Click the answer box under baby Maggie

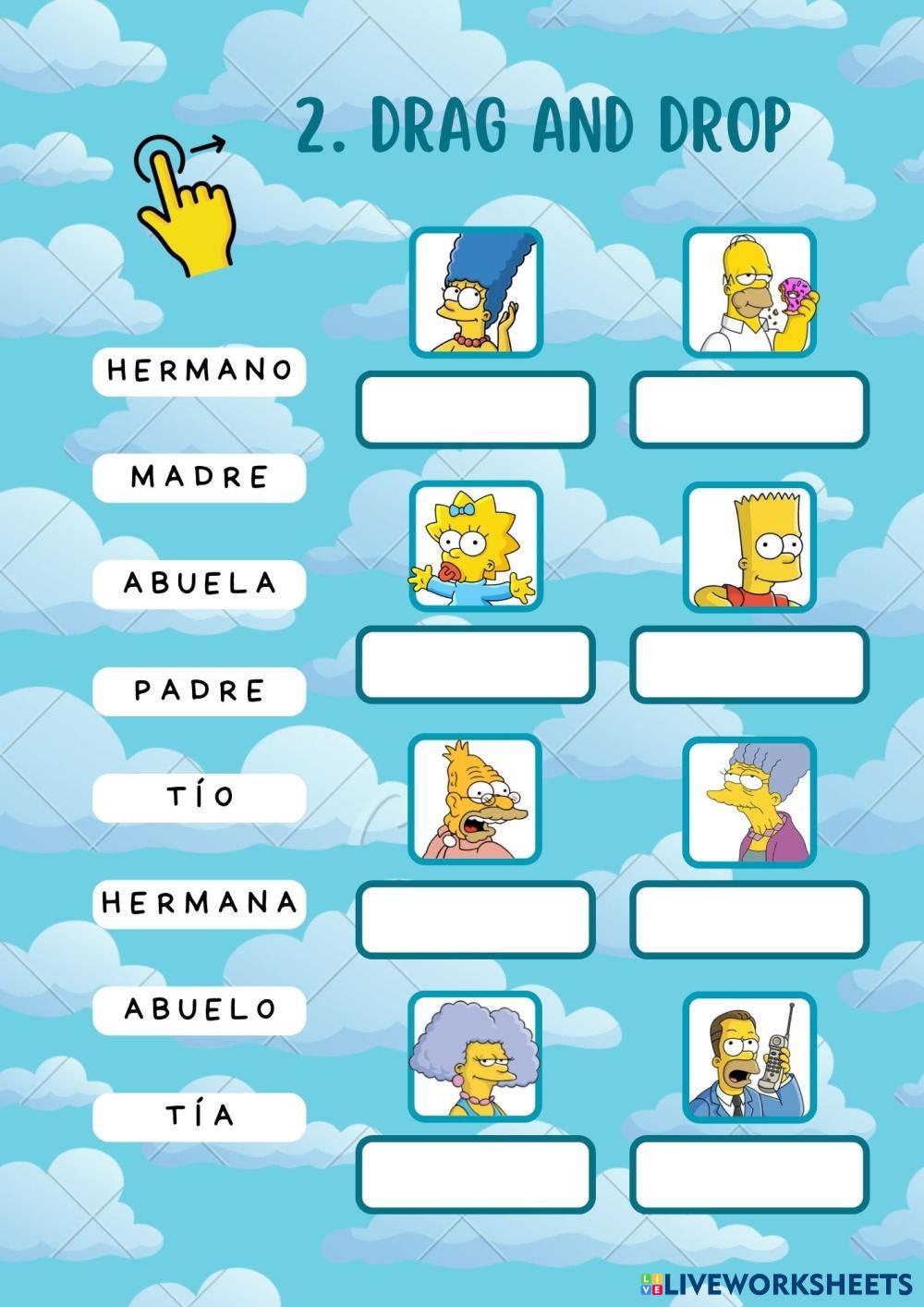click(475, 664)
